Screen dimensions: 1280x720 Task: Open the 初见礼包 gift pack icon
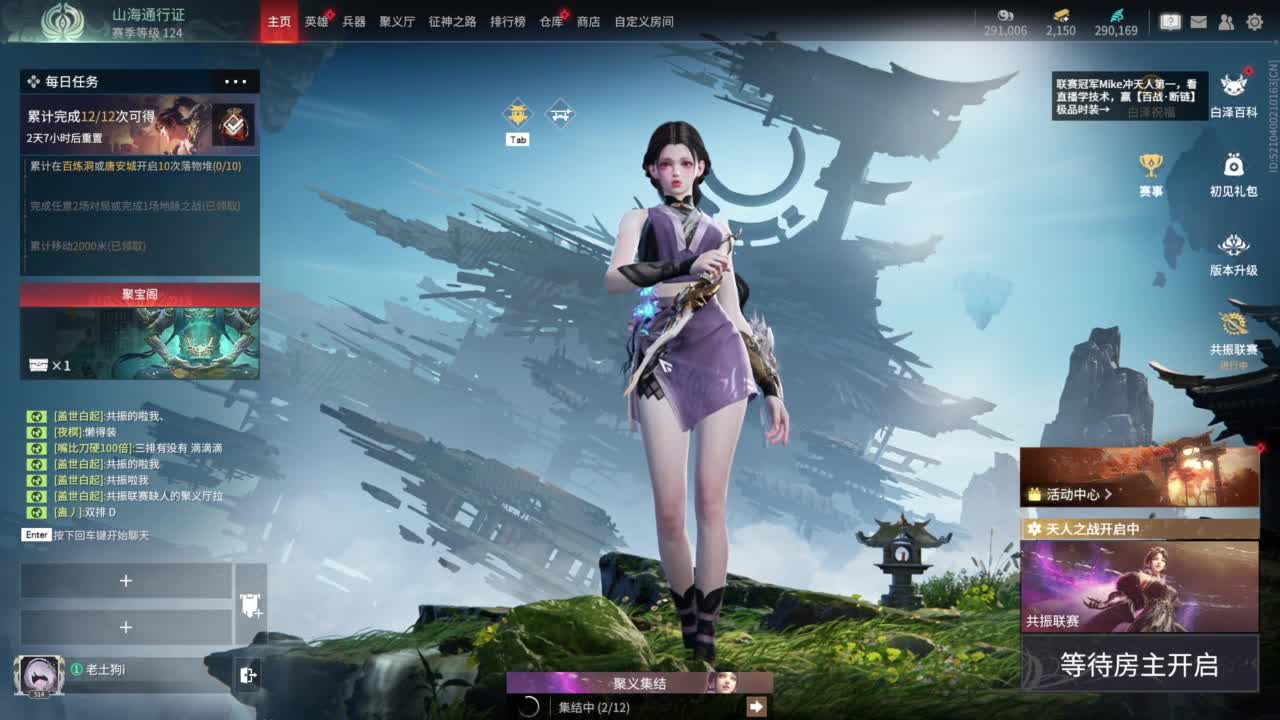[1235, 165]
